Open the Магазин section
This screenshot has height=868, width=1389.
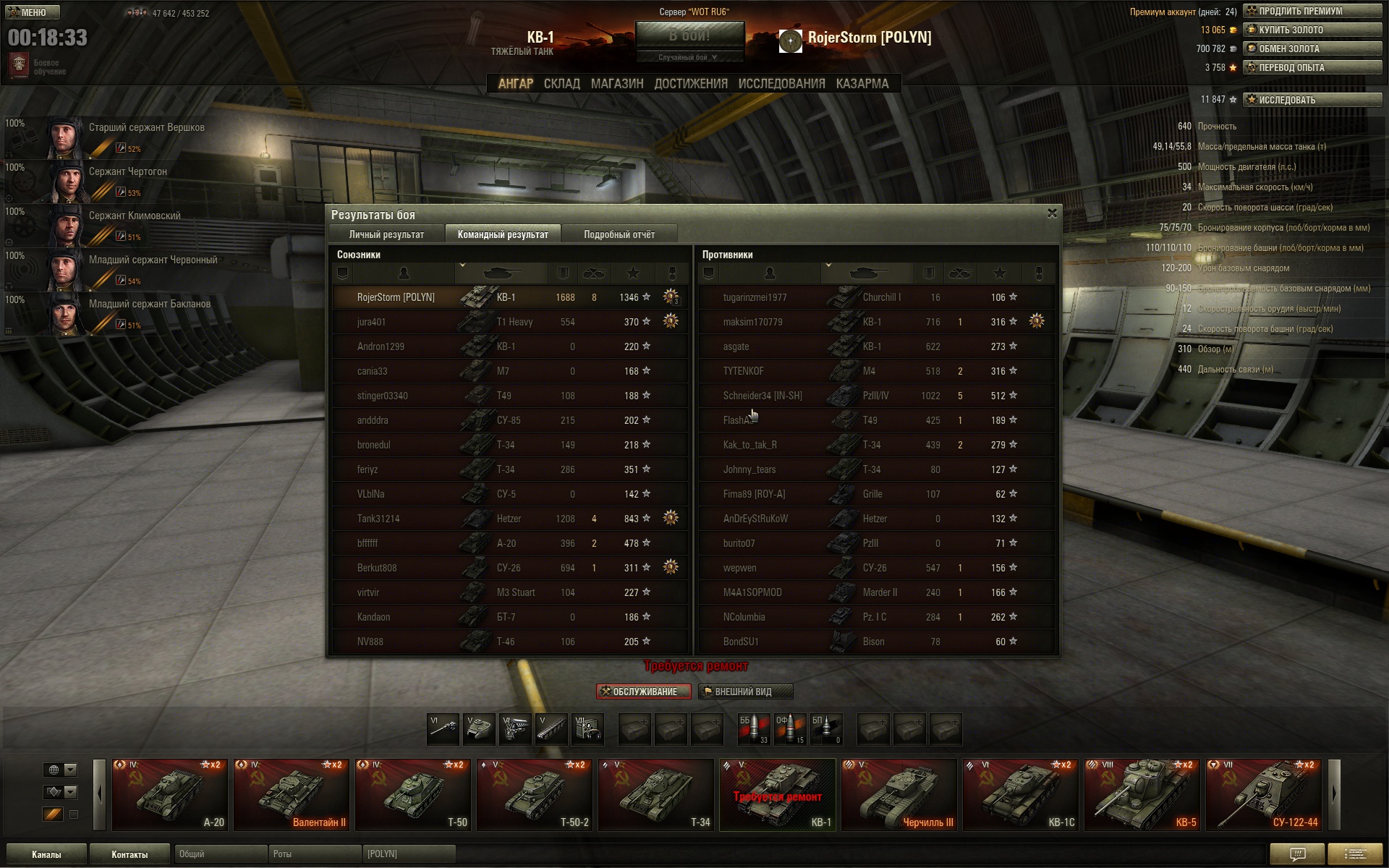point(616,84)
